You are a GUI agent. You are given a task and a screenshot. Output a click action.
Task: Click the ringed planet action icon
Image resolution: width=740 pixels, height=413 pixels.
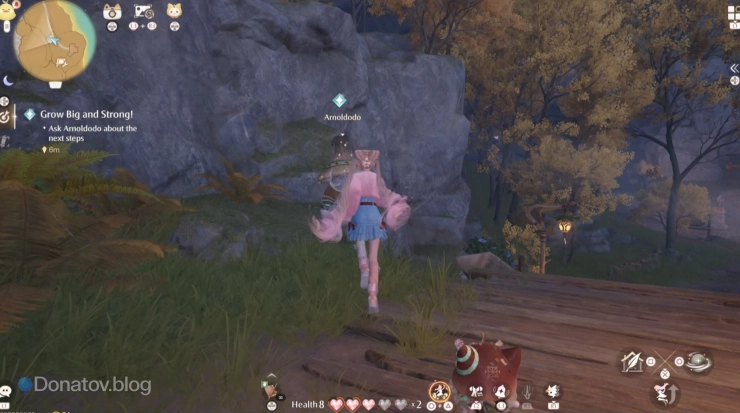coord(697,361)
